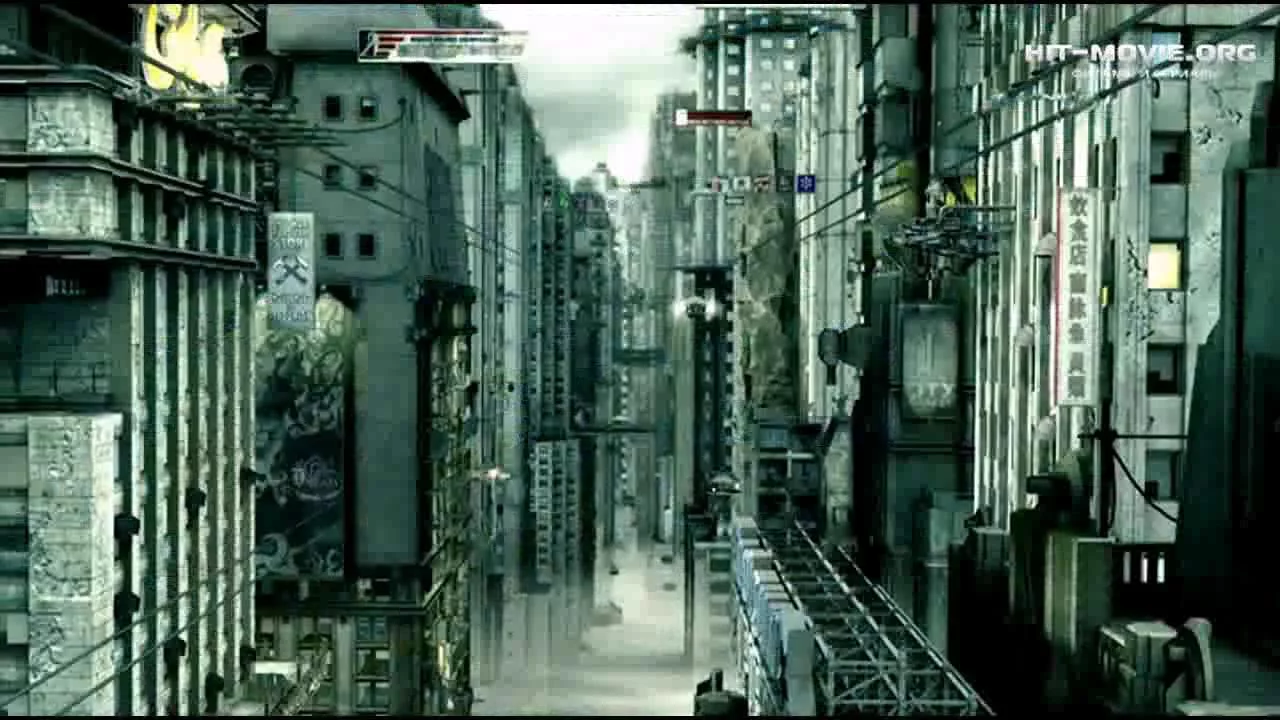This screenshot has height=720, width=1280.
Task: Select the small enemy icon above the boss bar
Action: (681, 116)
